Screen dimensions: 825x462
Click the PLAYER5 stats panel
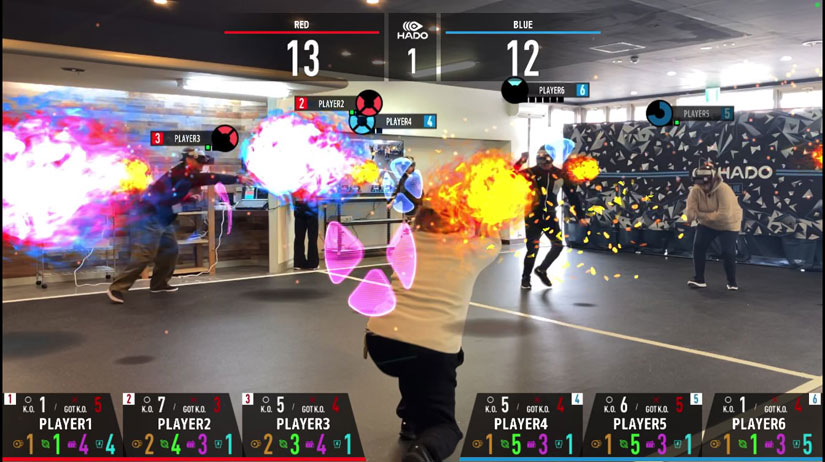tap(642, 425)
